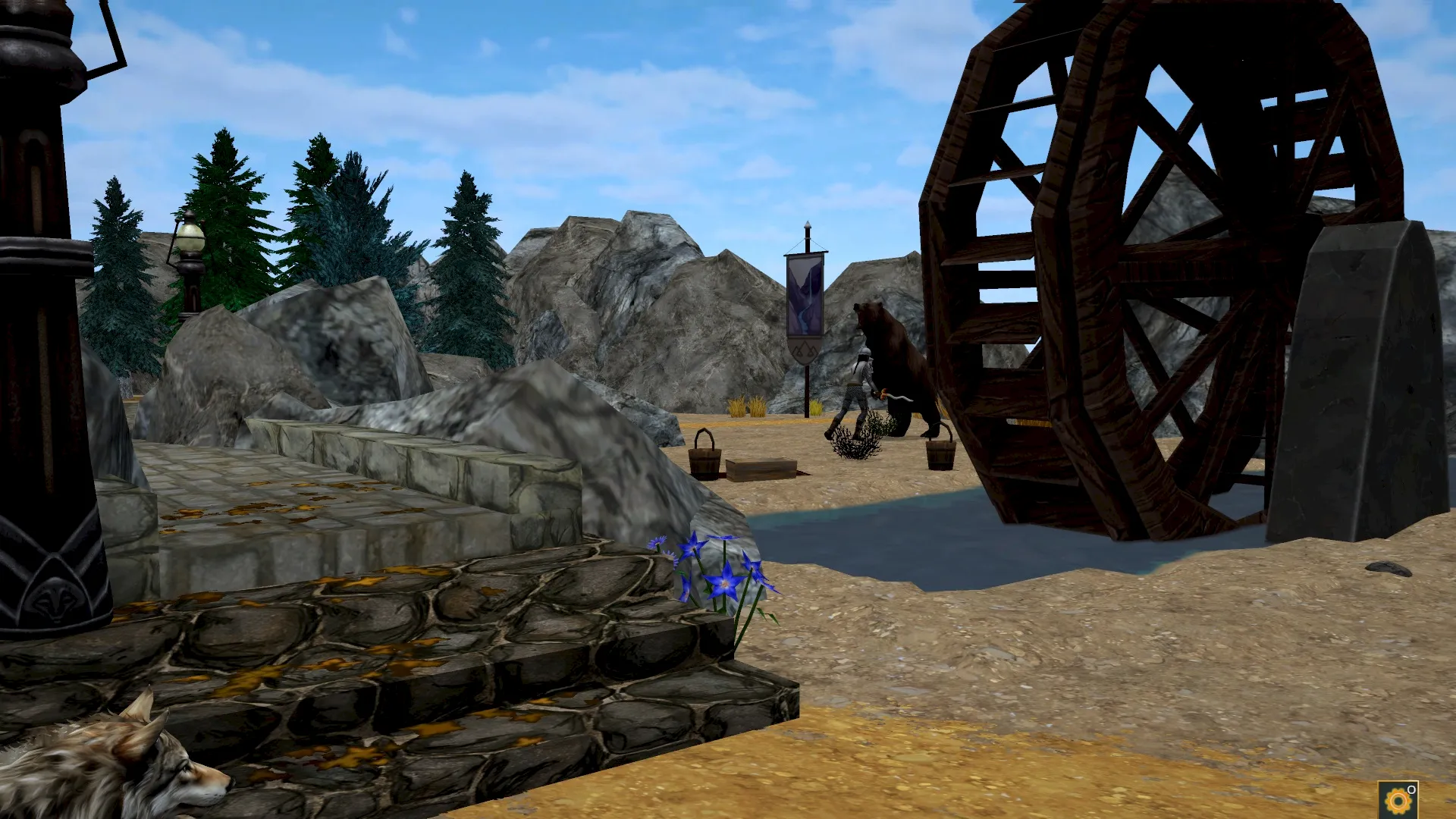Image resolution: width=1456 pixels, height=819 pixels.
Task: Open the gear settings icon
Action: 1398,801
